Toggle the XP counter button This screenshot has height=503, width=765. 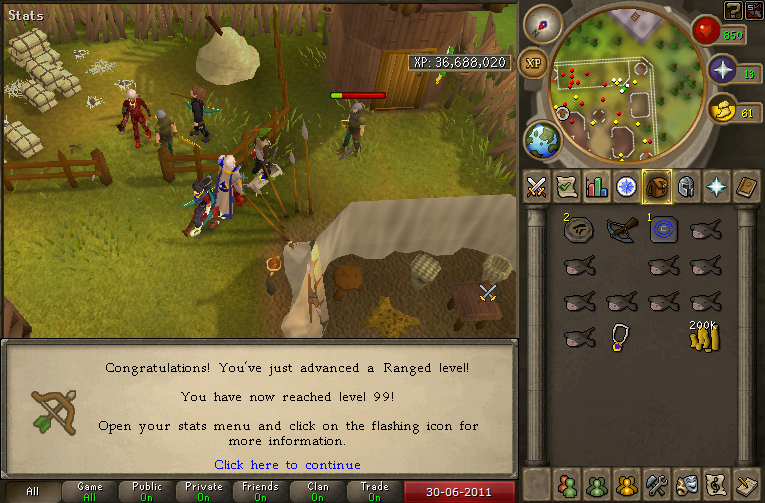tap(534, 63)
